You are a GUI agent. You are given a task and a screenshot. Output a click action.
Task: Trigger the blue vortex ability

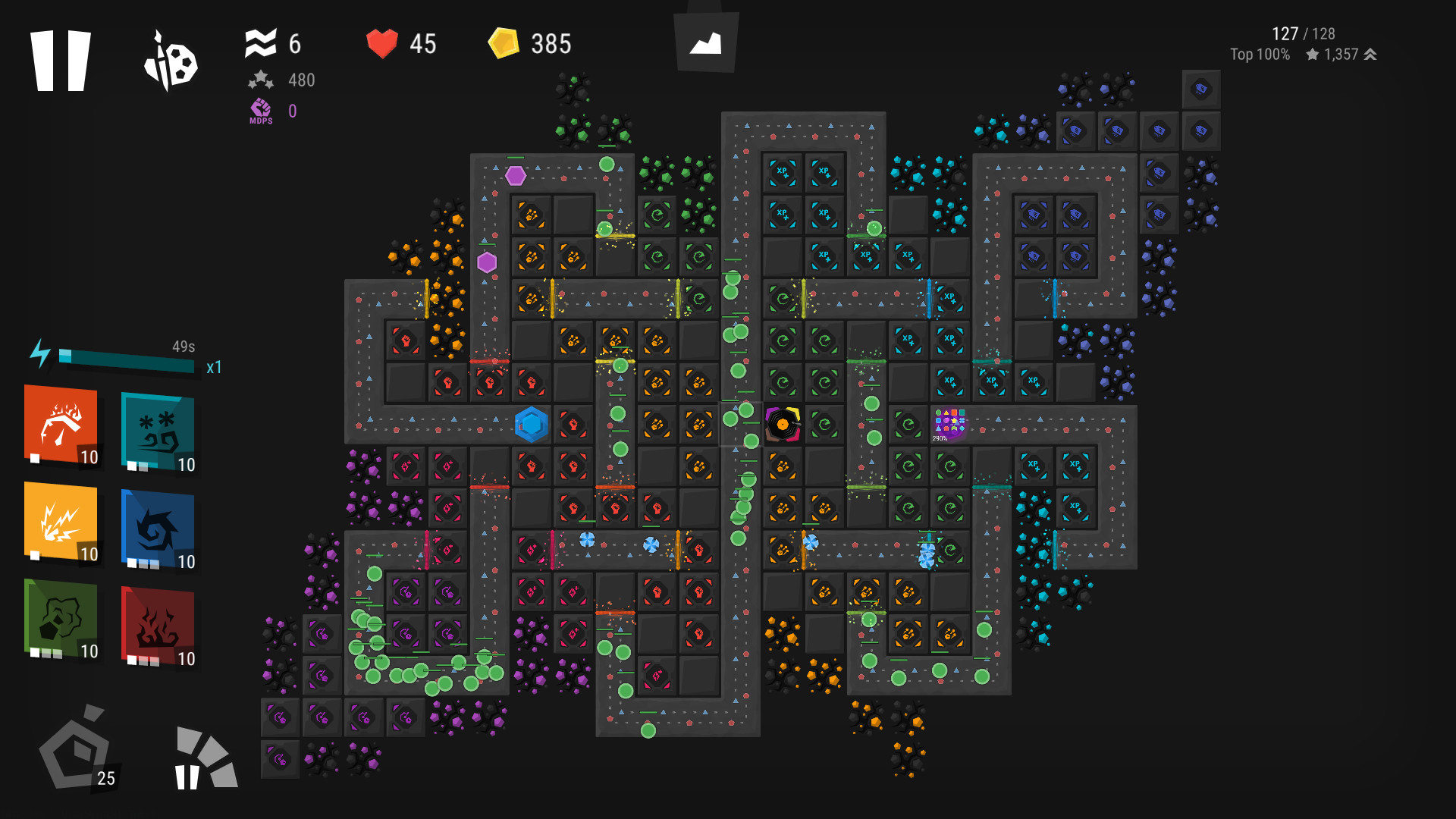point(157,526)
